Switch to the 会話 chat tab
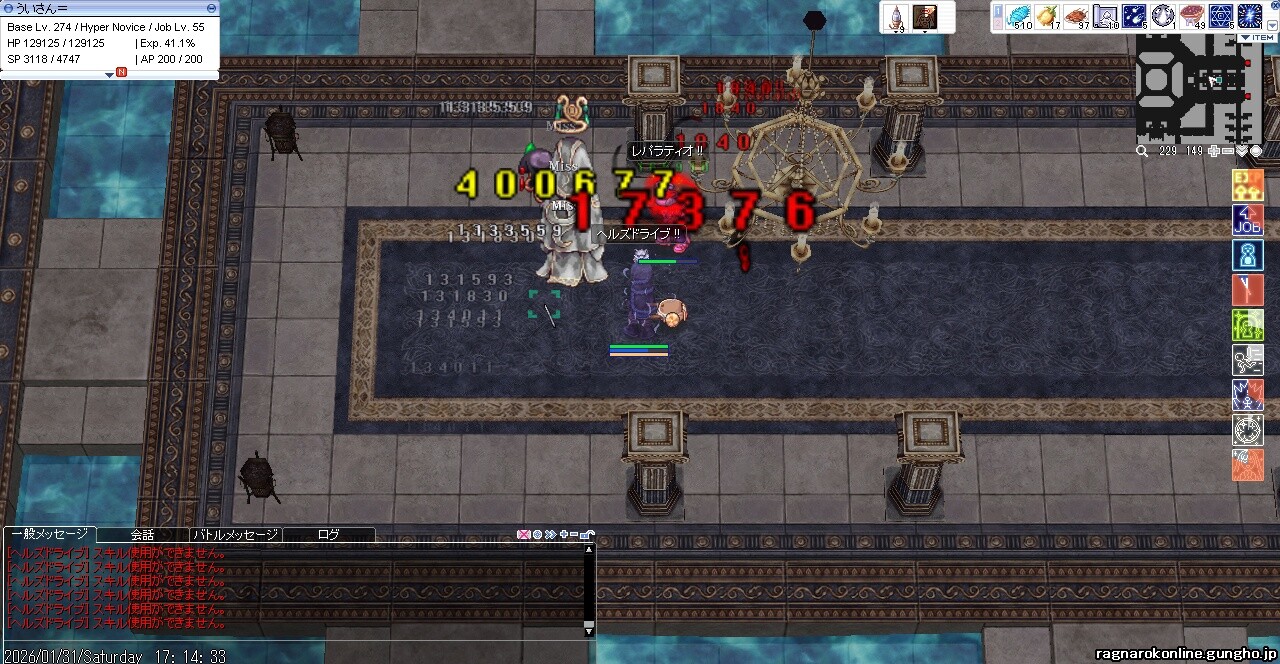 [143, 535]
